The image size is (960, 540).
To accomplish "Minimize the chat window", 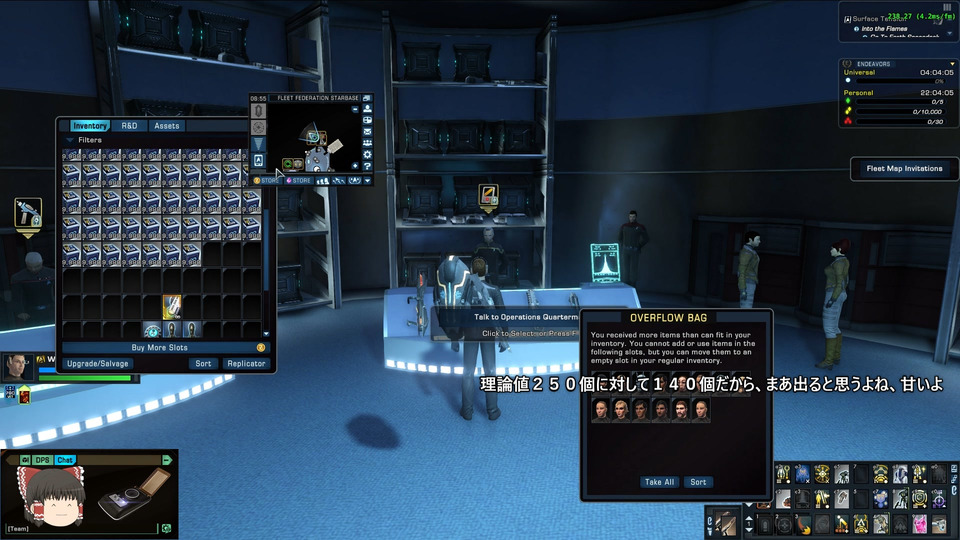I will tap(167, 460).
